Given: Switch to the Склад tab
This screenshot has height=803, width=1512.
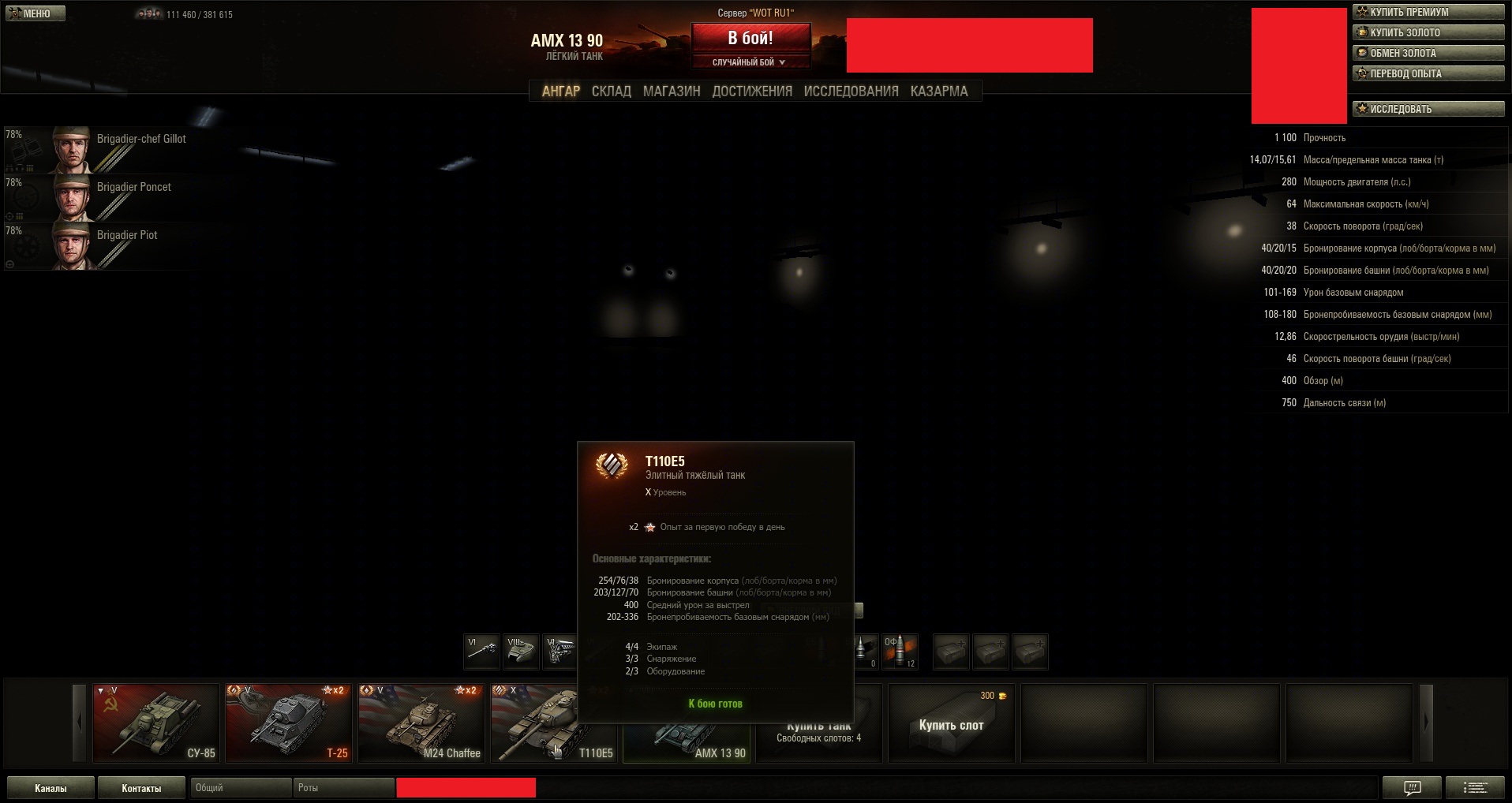Looking at the screenshot, I should click(x=611, y=92).
